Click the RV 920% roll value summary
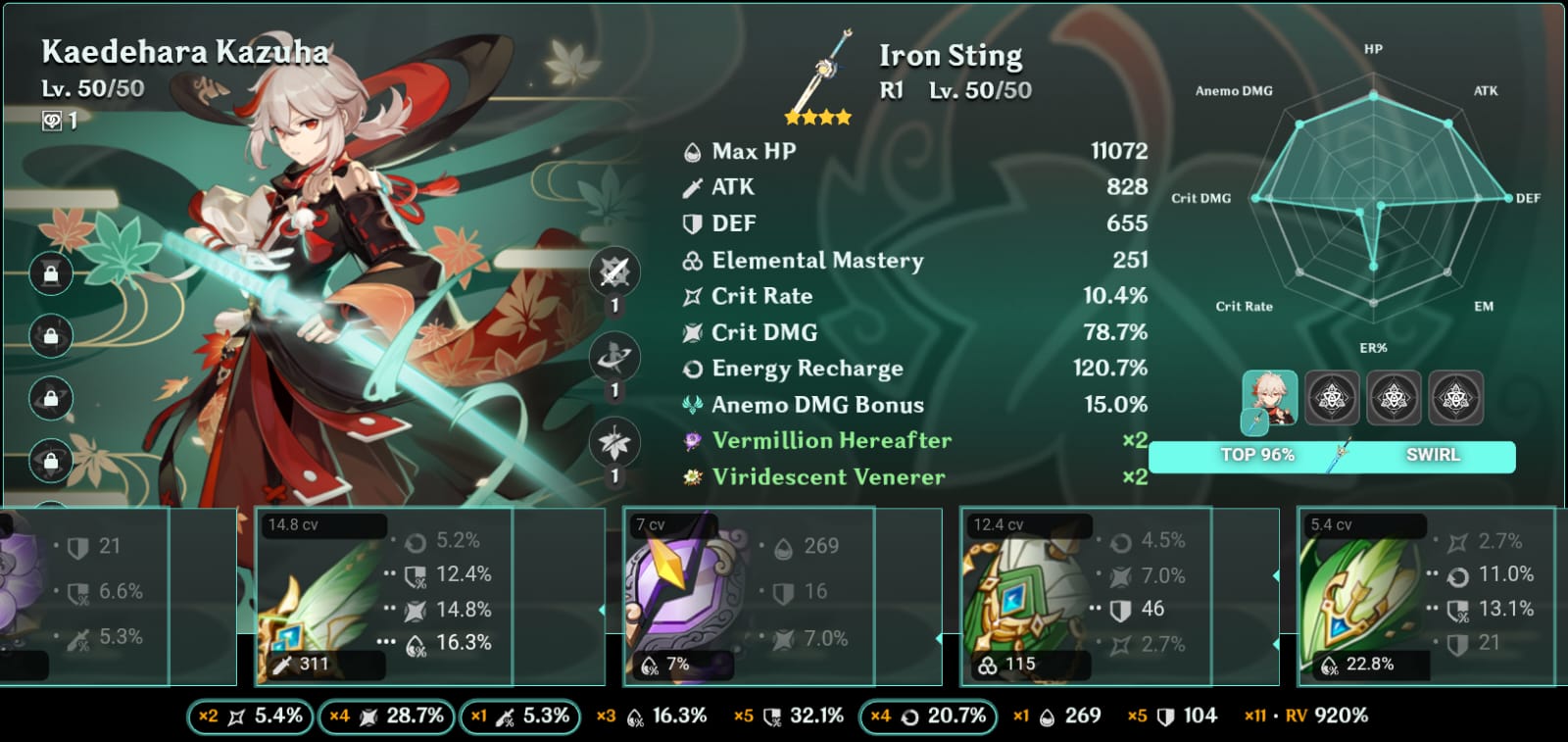1568x742 pixels. 1306,717
